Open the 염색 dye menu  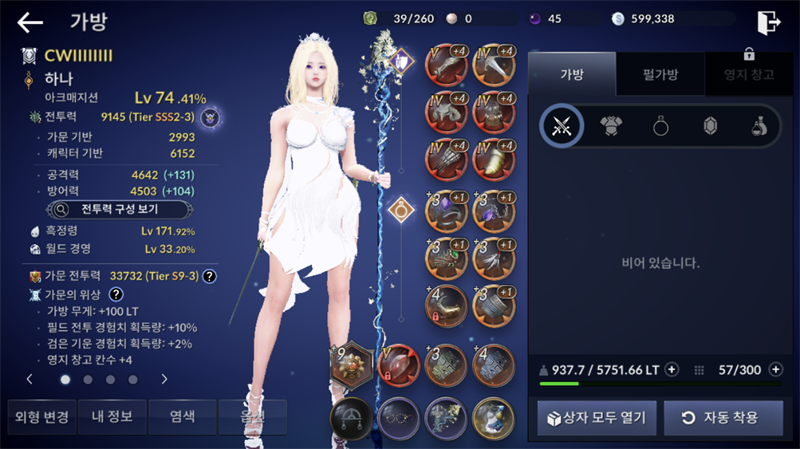coord(182,416)
